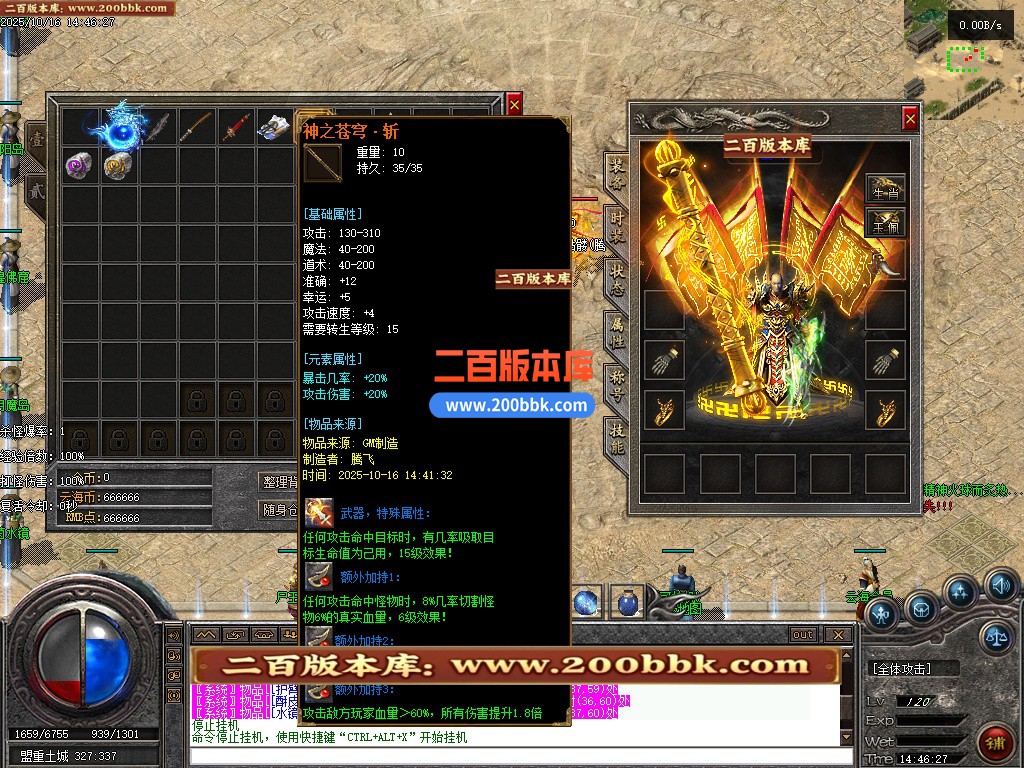Close the character equipment panel

click(910, 119)
